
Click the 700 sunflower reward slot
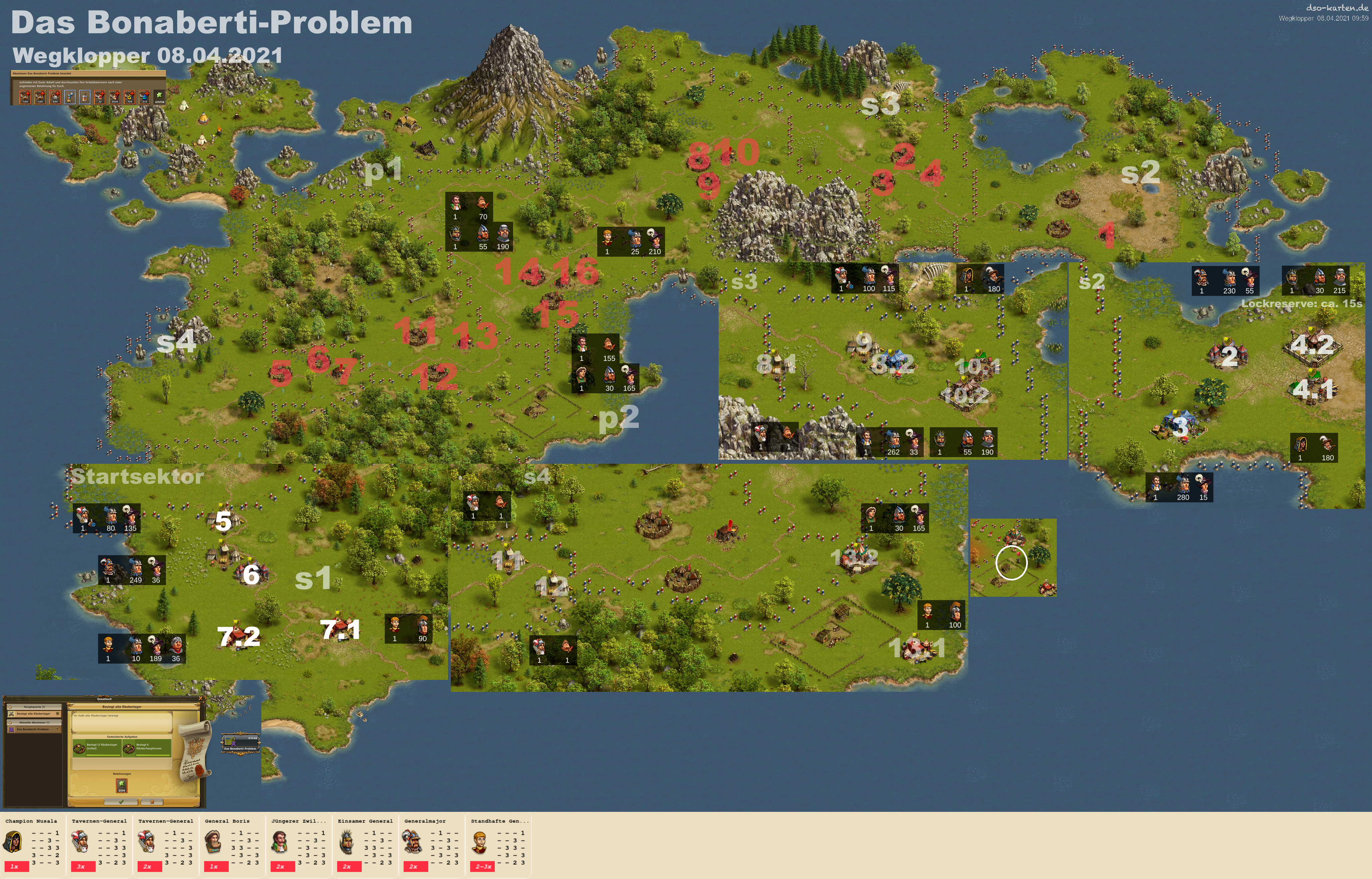point(130,97)
